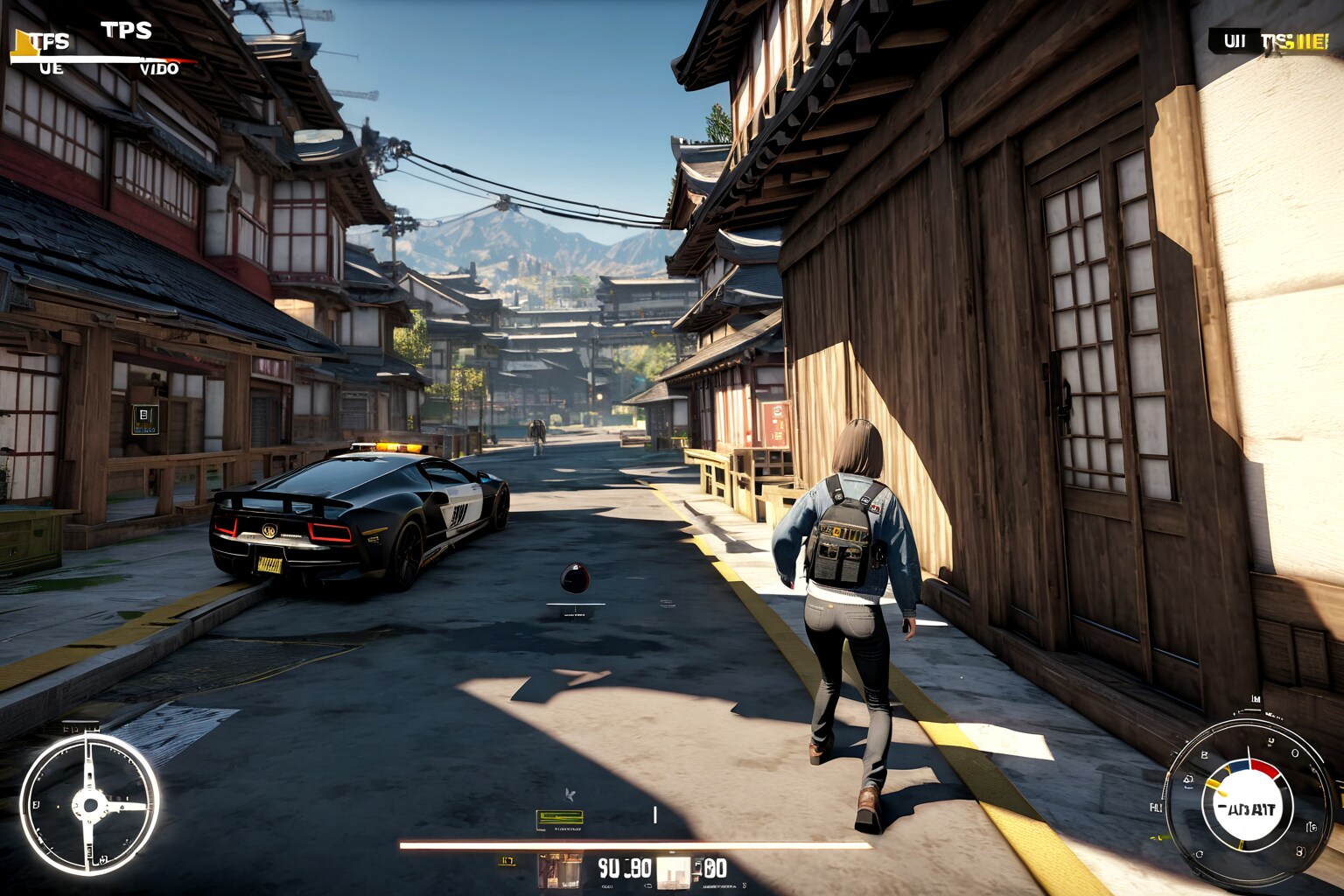Click the yellow flag icon beside TFS

24,44
